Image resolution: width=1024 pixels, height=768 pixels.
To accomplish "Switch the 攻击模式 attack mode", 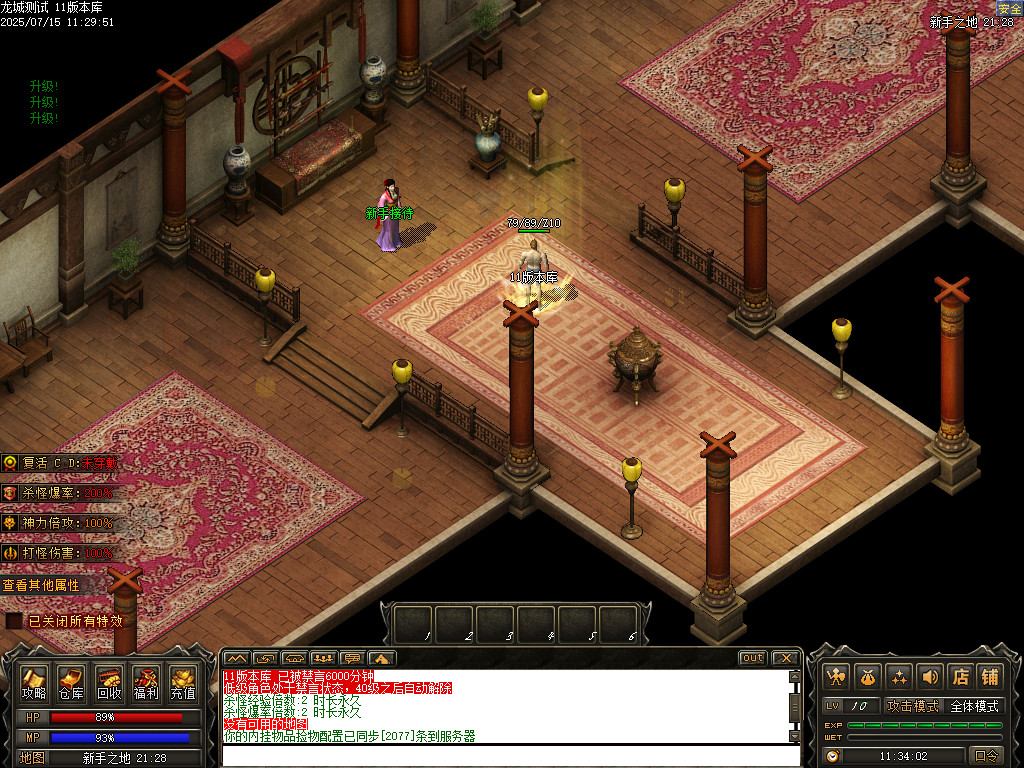I will click(x=912, y=706).
